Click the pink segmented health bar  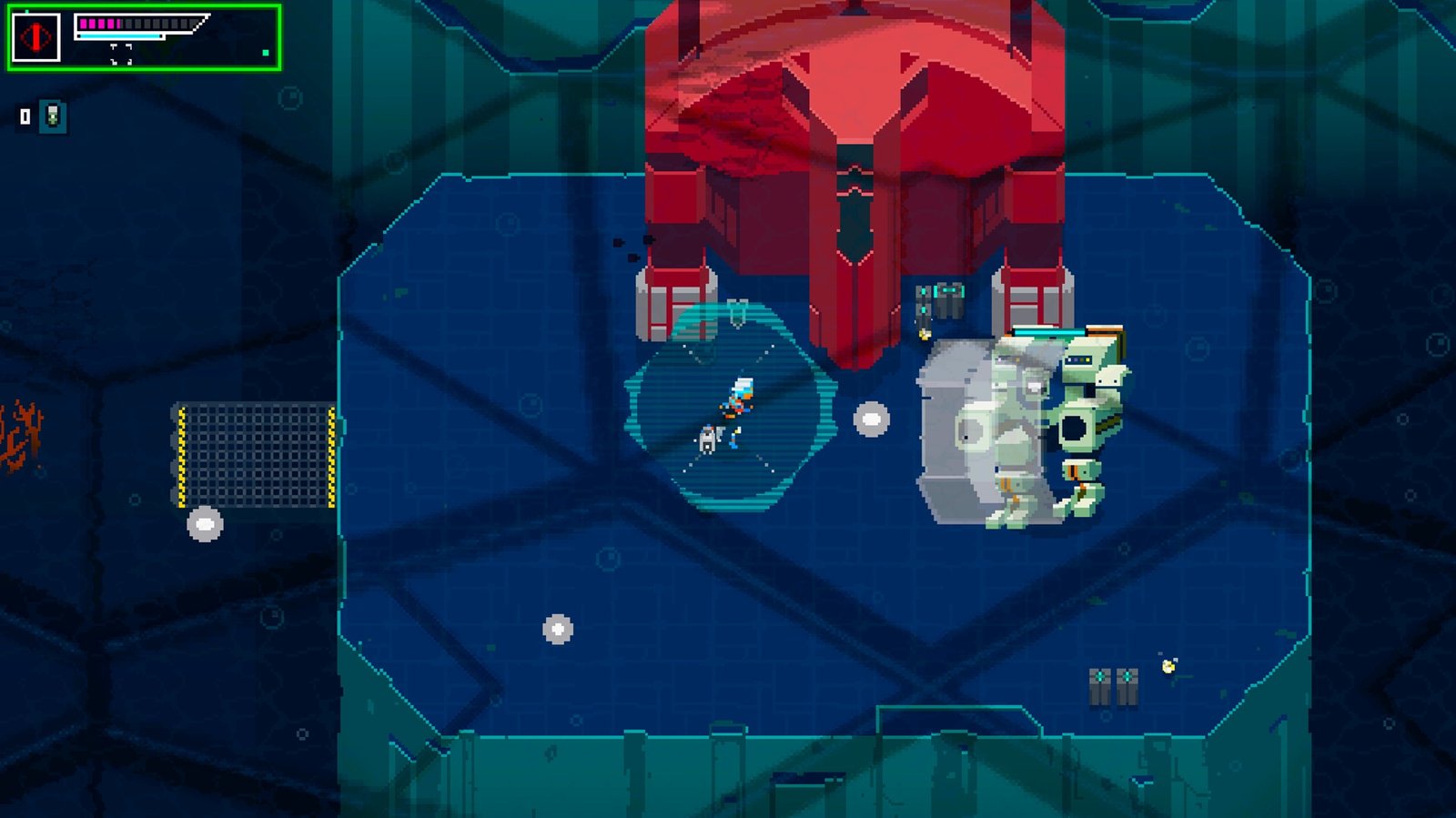point(100,24)
